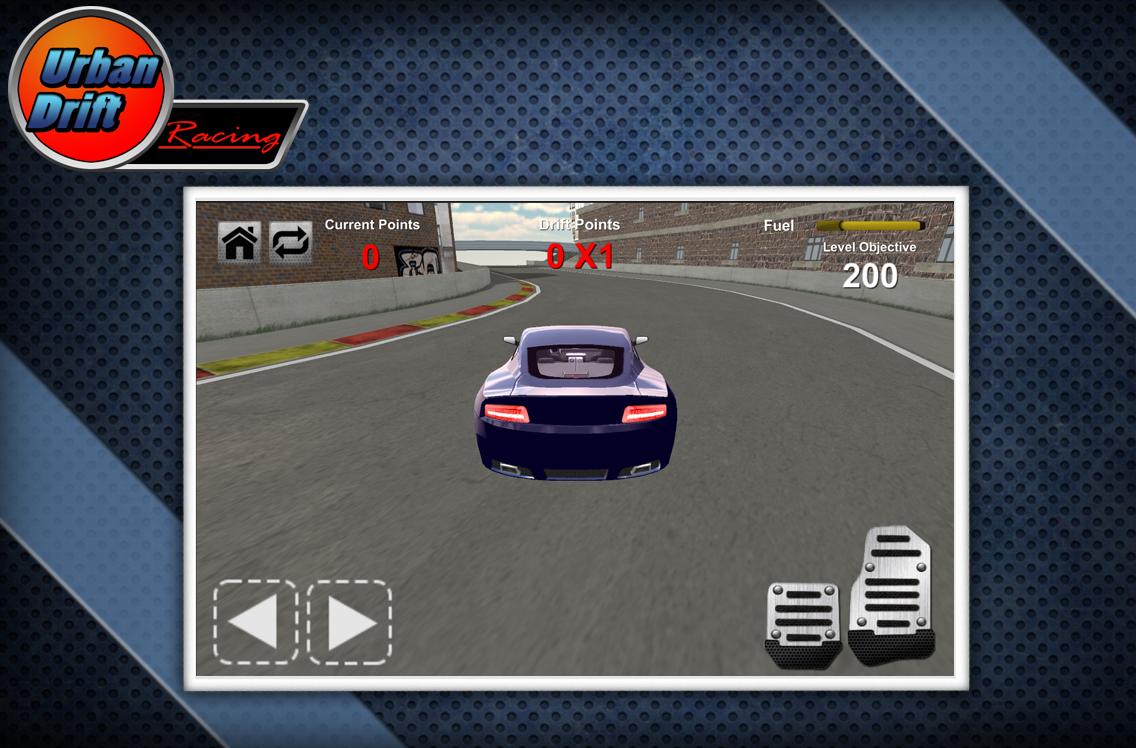
Task: Click the home icon button
Action: [x=239, y=242]
